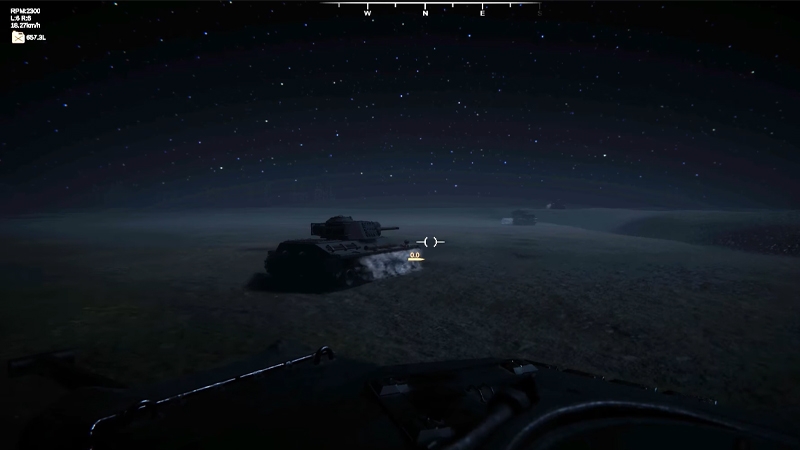800x450 pixels.
Task: Click the fuel jerrycan icon
Action: pyautogui.click(x=18, y=37)
